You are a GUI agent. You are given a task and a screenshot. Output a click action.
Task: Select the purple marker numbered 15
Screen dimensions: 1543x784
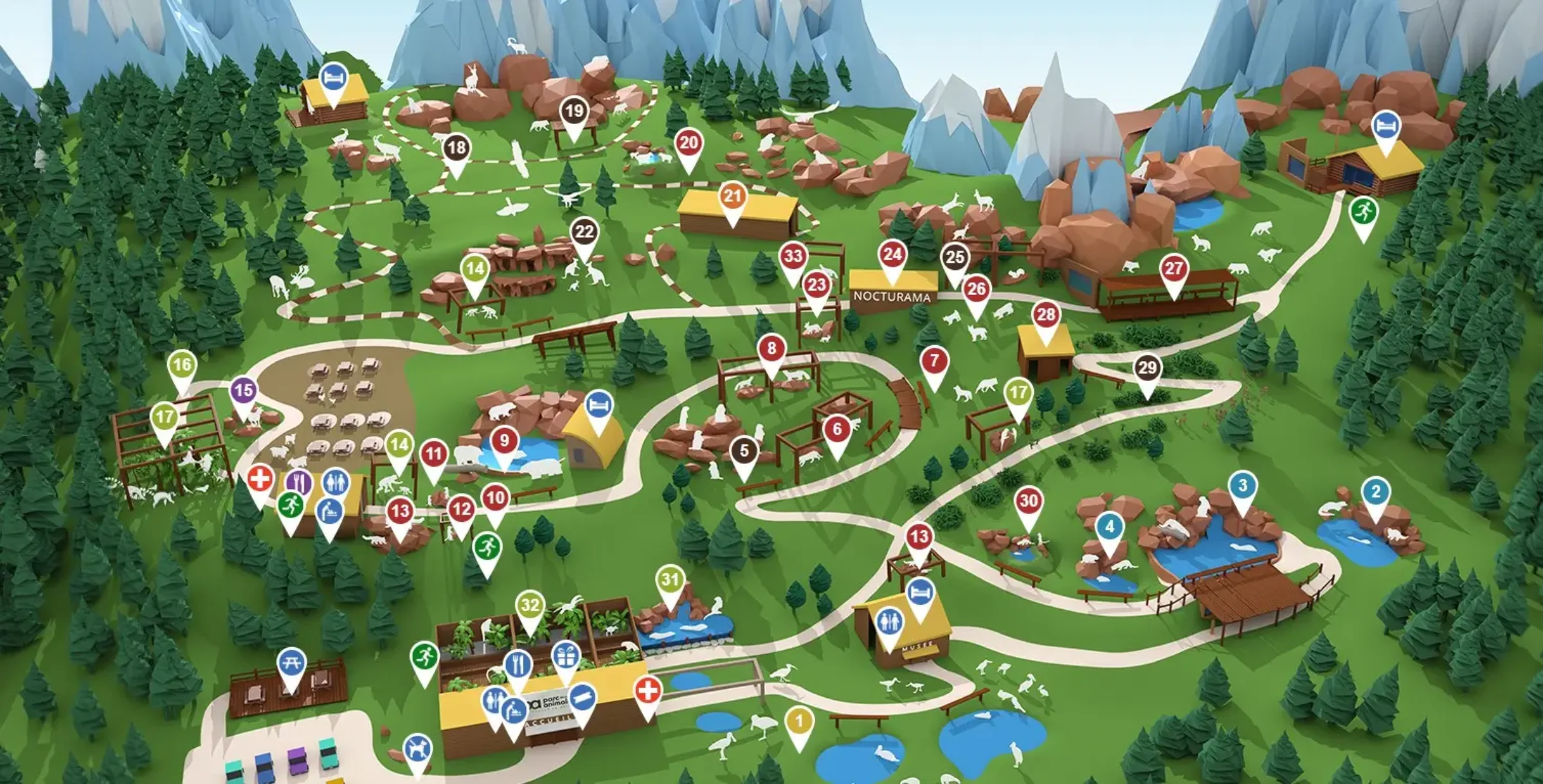(x=244, y=391)
